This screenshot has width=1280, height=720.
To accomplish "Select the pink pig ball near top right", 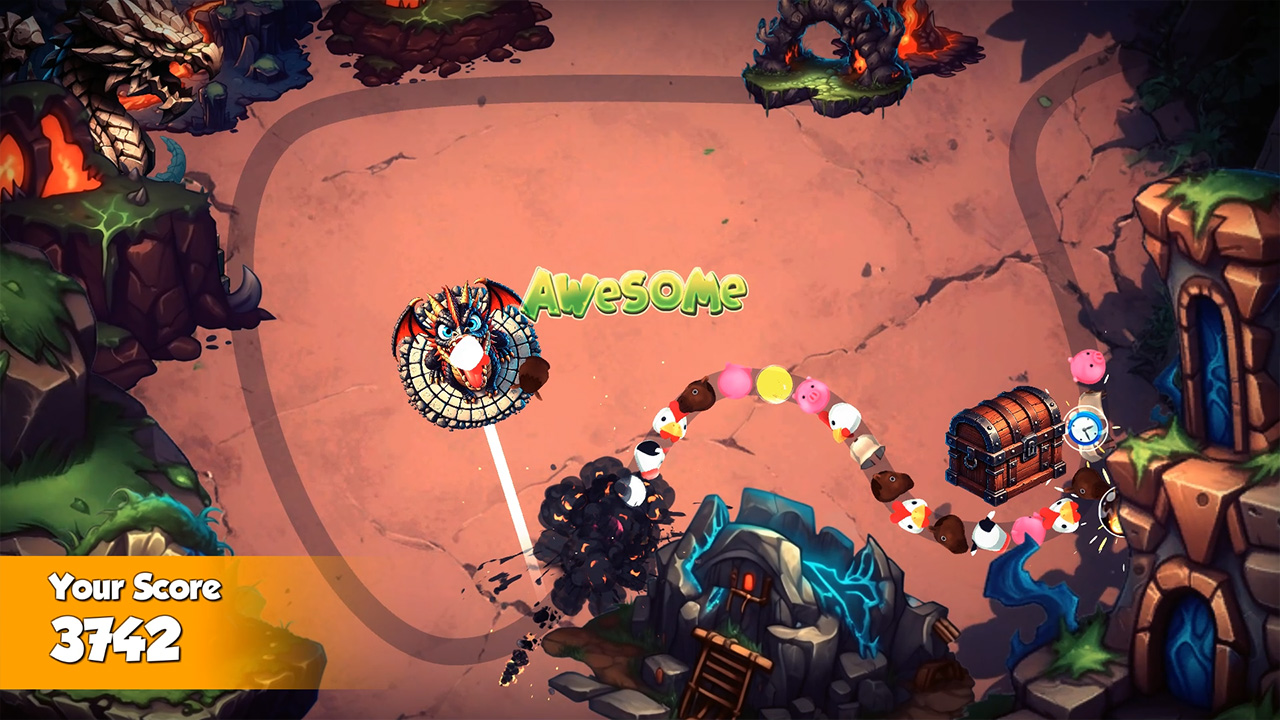I will point(1088,367).
